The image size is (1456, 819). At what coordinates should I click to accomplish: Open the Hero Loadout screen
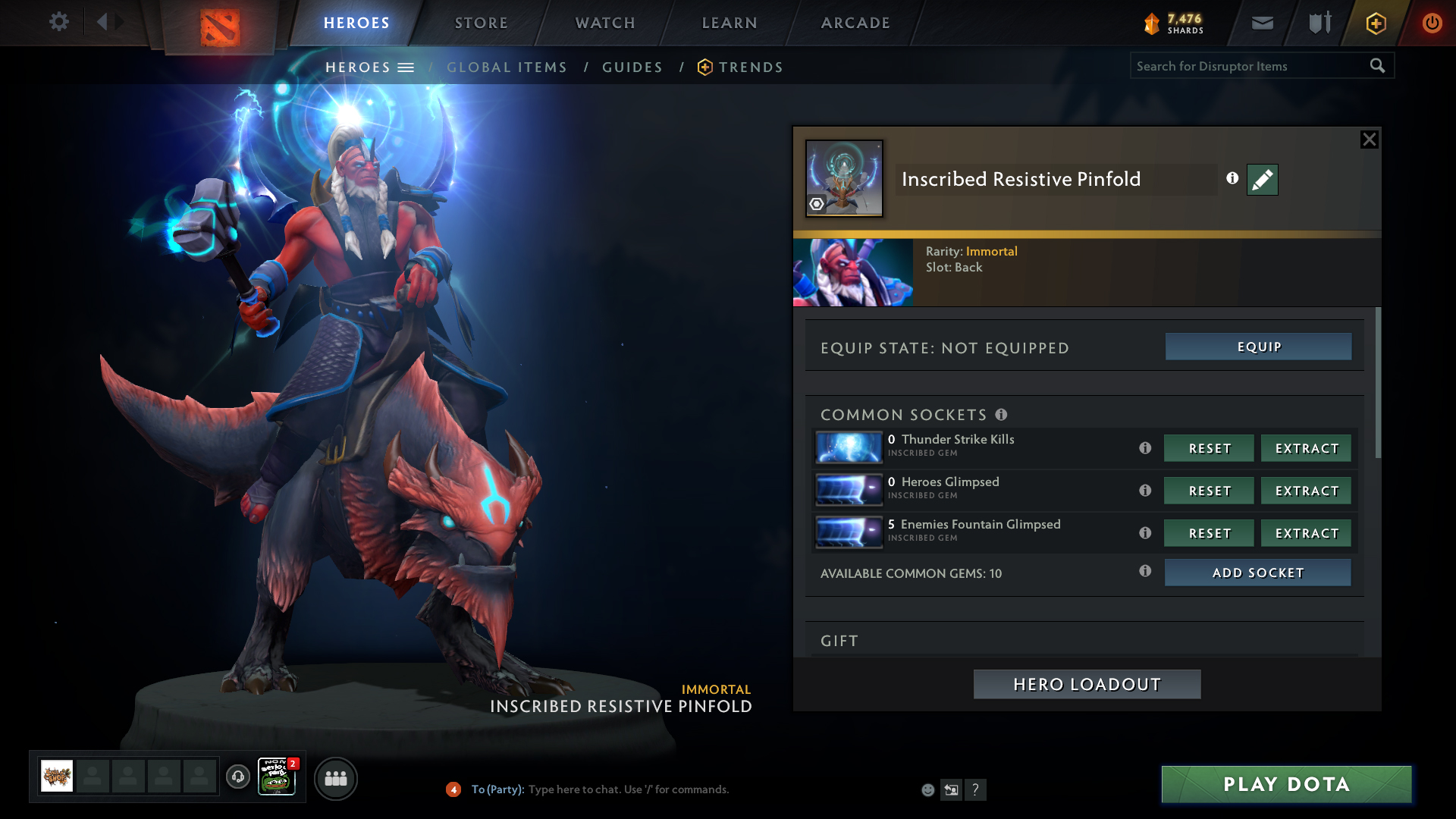[1087, 684]
